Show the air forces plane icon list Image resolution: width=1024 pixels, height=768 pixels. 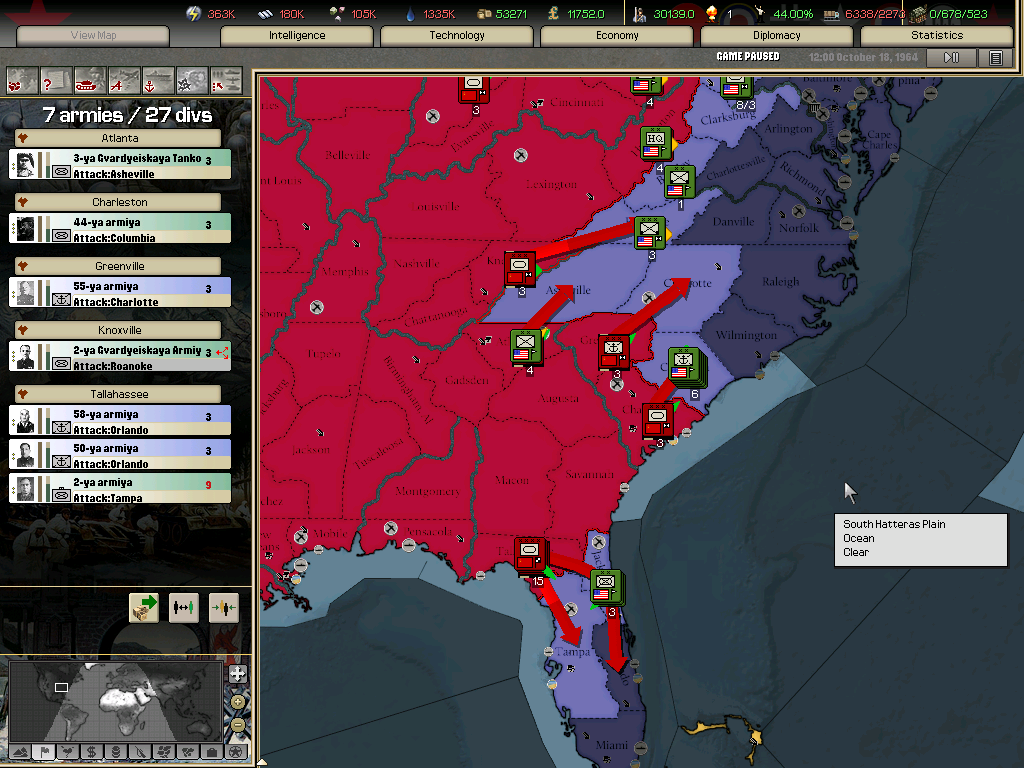[x=124, y=79]
